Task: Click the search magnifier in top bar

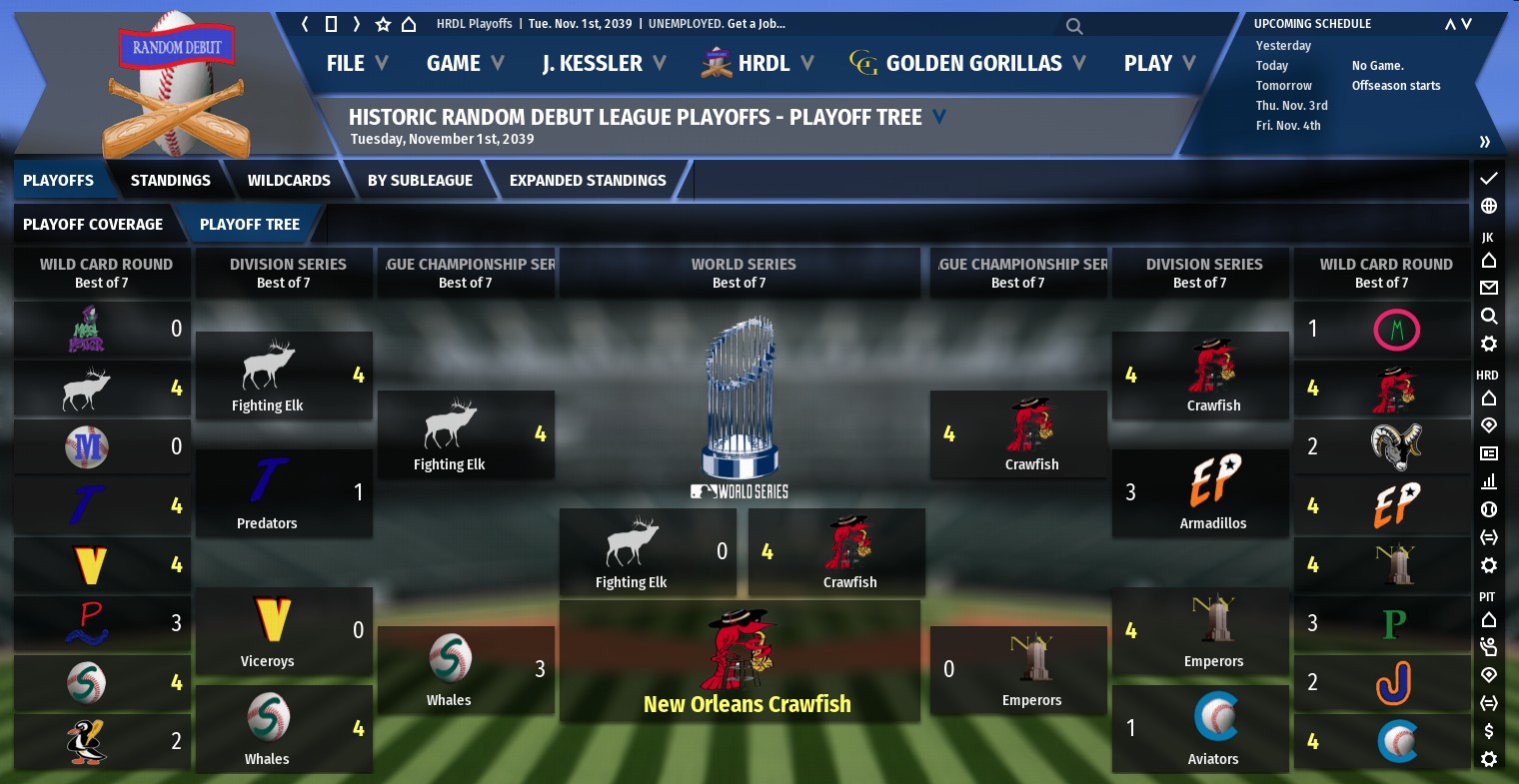Action: pos(1074,26)
